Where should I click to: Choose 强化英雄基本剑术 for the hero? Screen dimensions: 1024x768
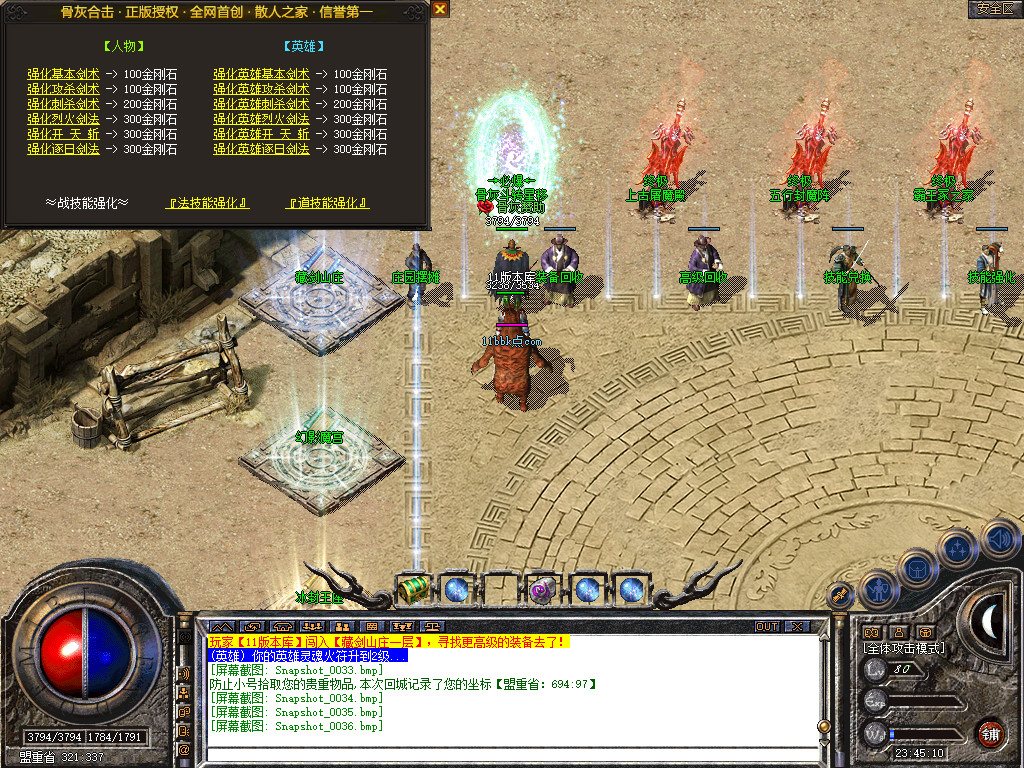[261, 75]
